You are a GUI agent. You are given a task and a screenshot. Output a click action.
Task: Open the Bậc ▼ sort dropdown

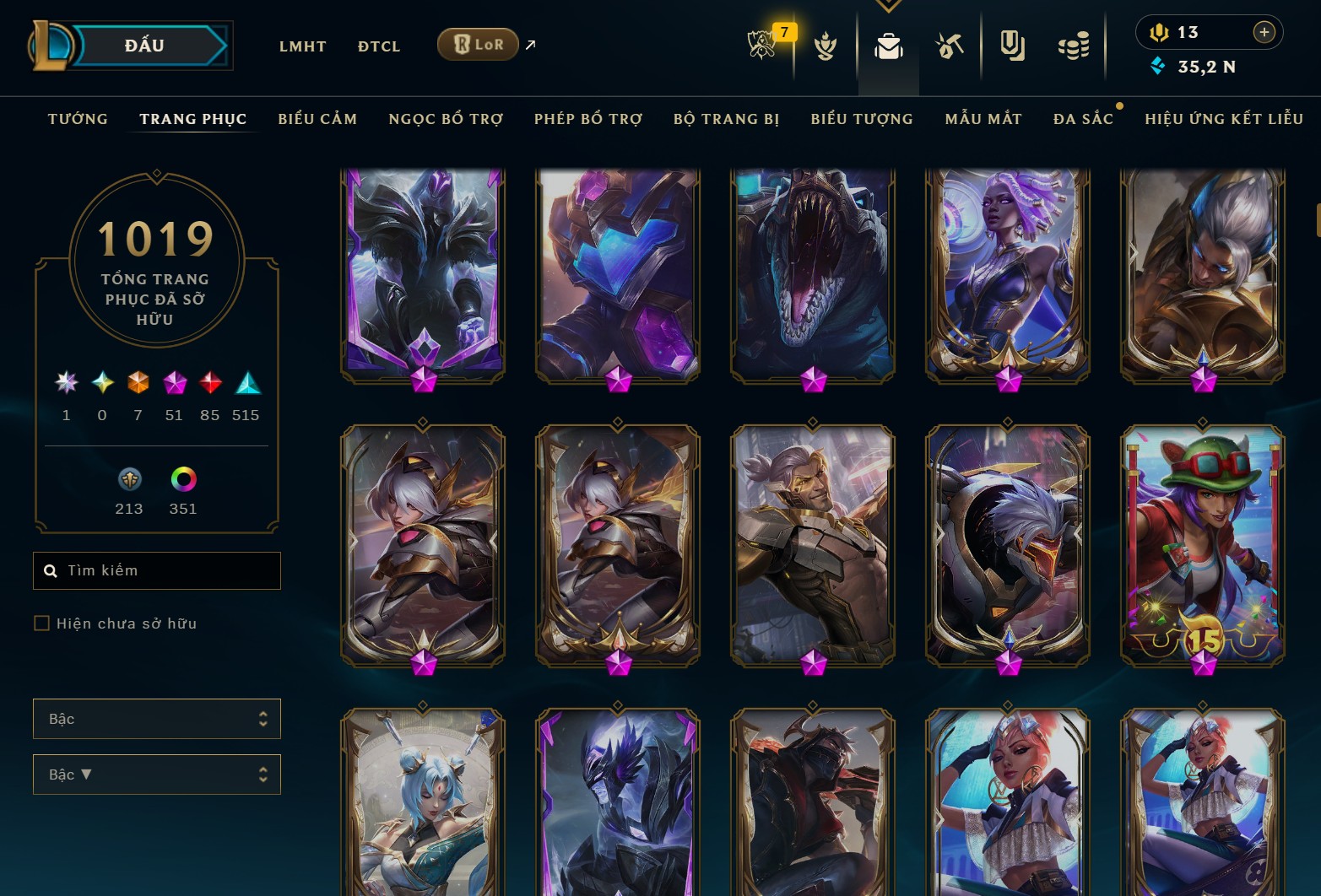[157, 775]
